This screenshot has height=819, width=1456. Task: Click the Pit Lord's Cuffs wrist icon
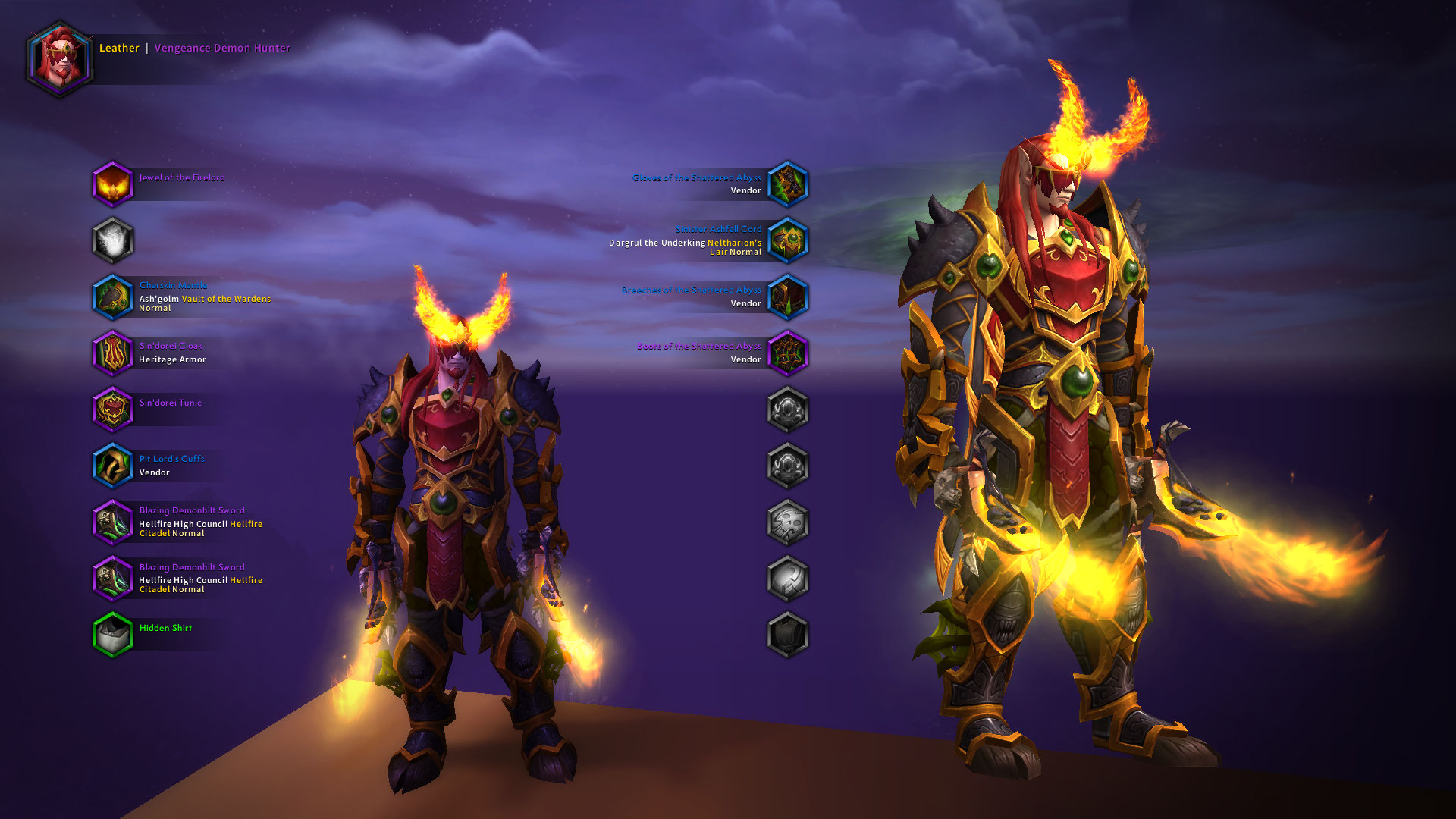pos(114,465)
